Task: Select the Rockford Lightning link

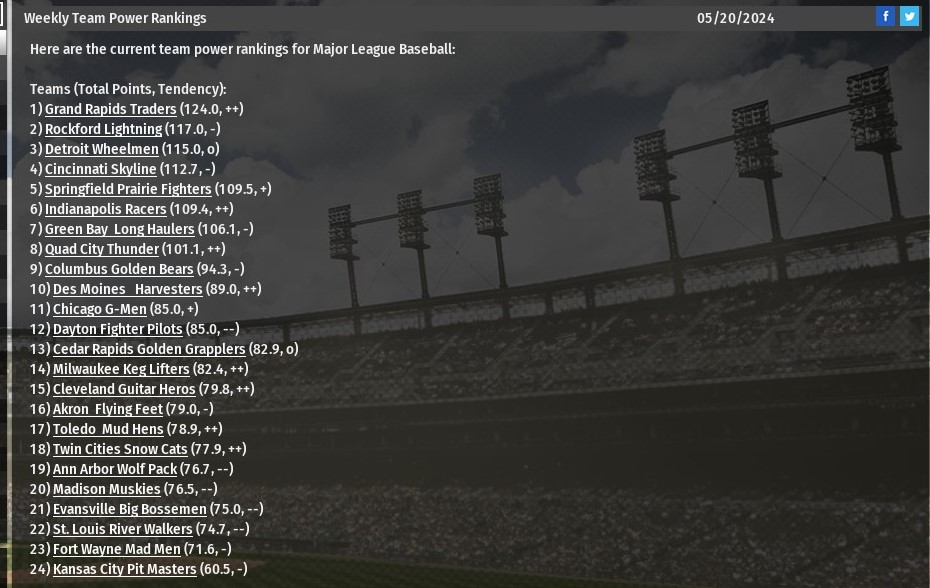Action: click(103, 129)
